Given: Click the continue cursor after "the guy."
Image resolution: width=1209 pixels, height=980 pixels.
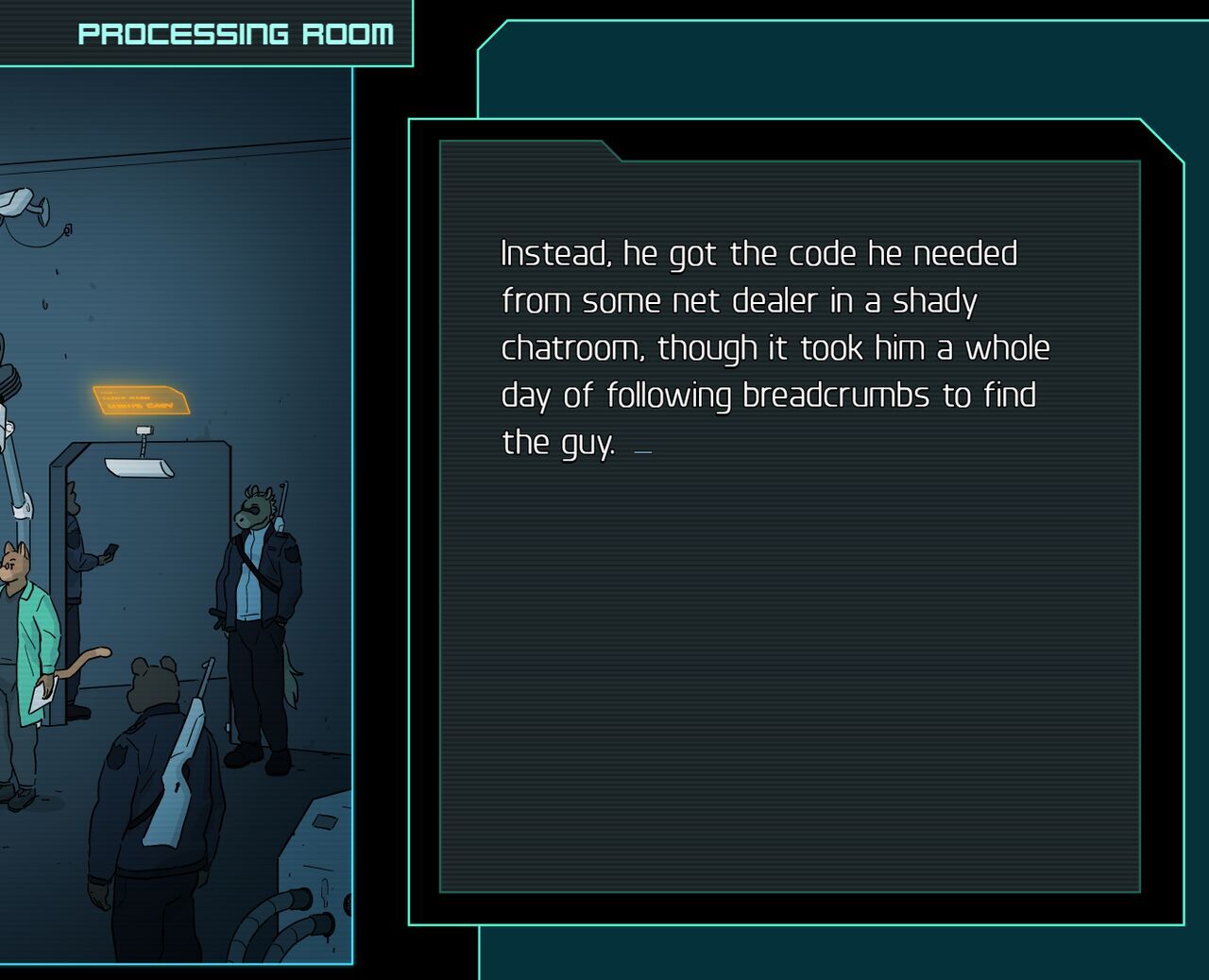Looking at the screenshot, I should (x=643, y=451).
